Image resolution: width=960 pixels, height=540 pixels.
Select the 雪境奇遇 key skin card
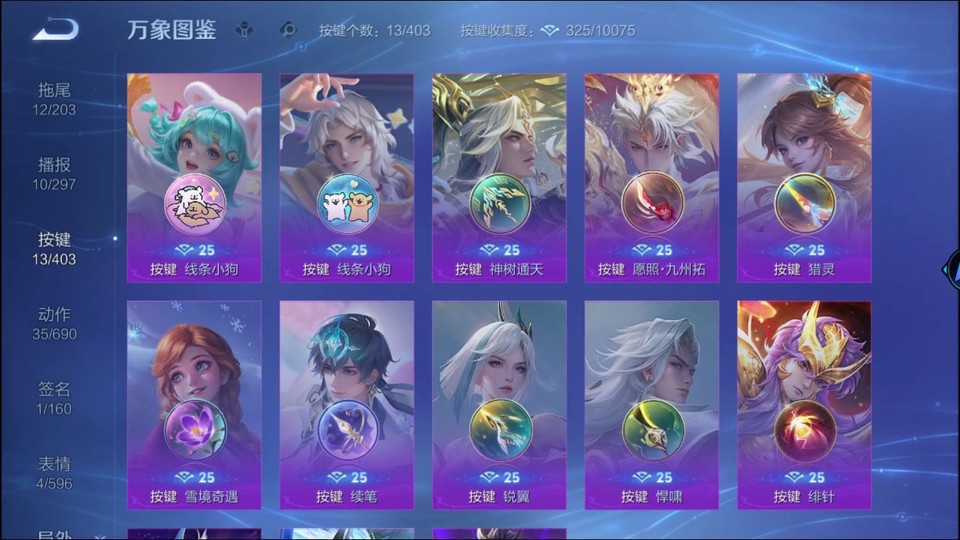click(x=194, y=405)
